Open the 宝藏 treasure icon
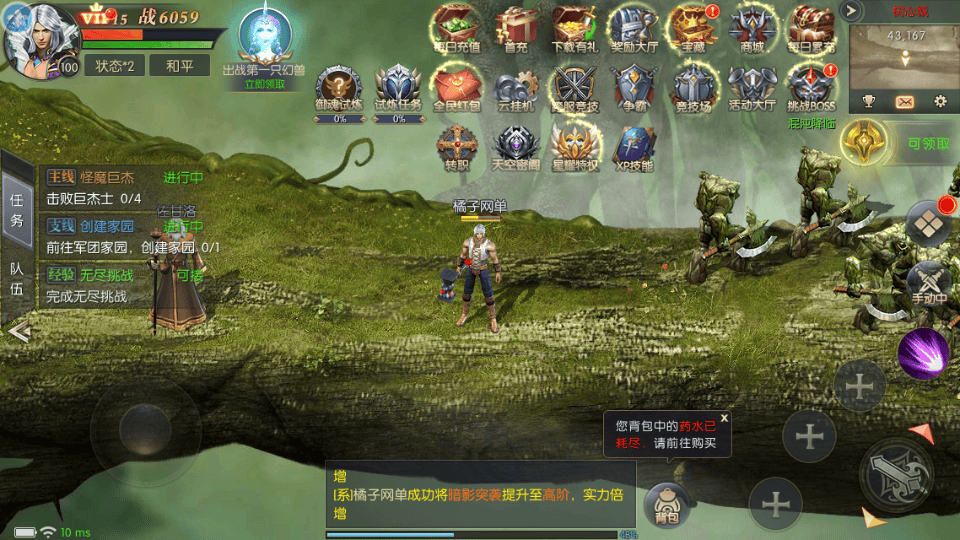This screenshot has width=960, height=540. tap(692, 28)
